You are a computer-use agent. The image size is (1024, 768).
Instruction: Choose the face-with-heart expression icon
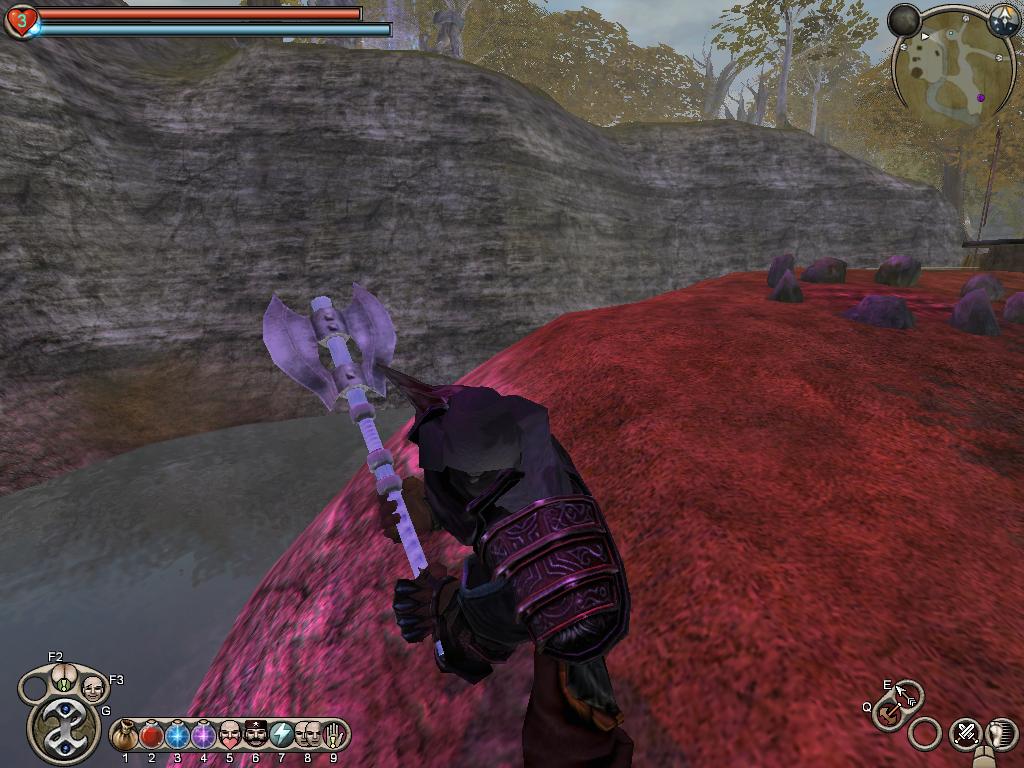pos(230,736)
